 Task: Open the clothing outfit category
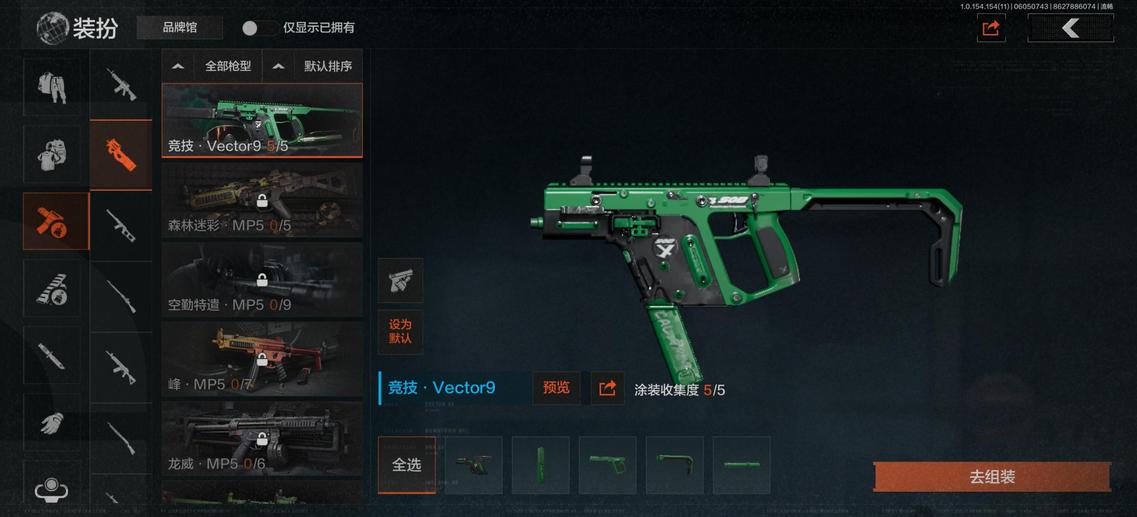(53, 86)
